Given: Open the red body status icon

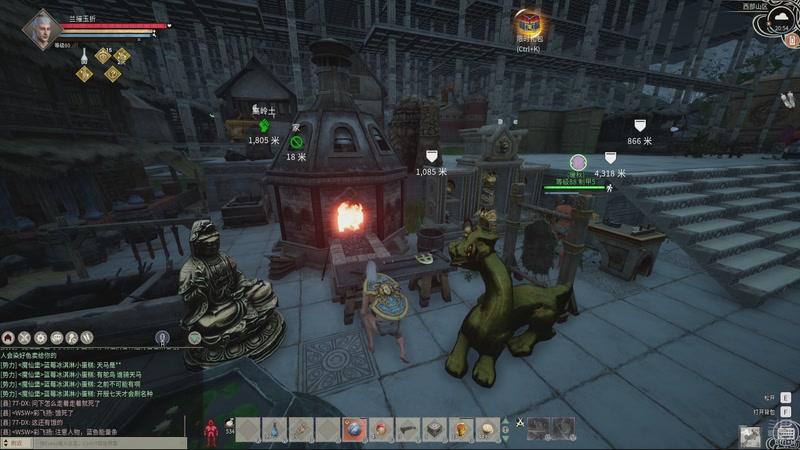Looking at the screenshot, I should coord(211,430).
